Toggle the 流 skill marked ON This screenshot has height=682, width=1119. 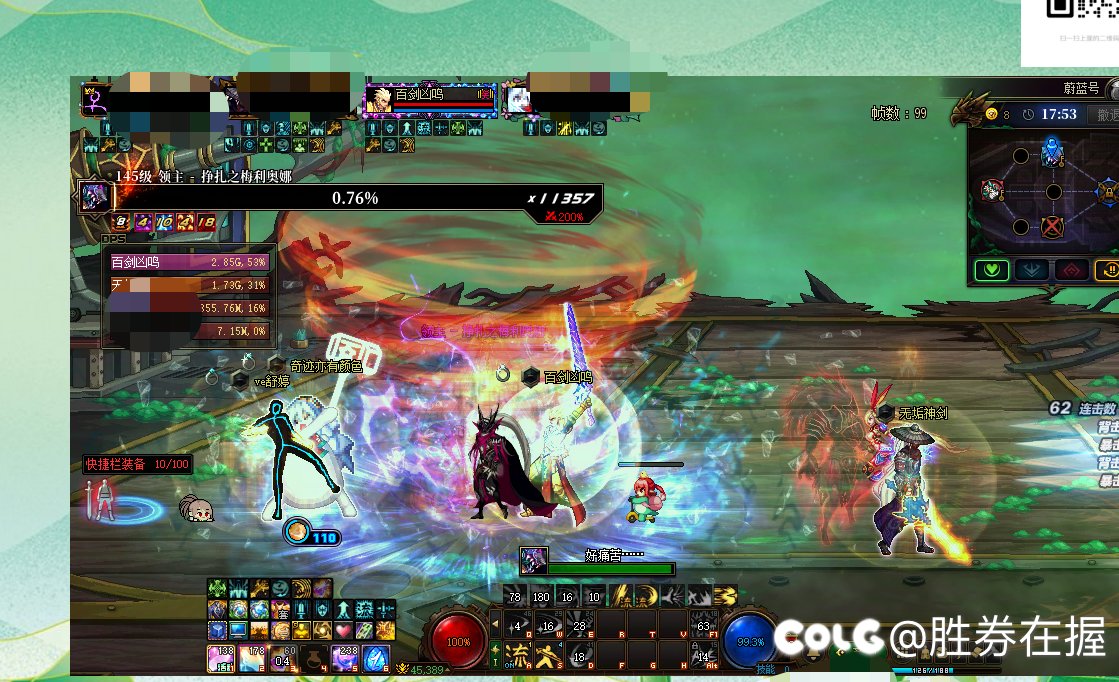click(x=516, y=657)
